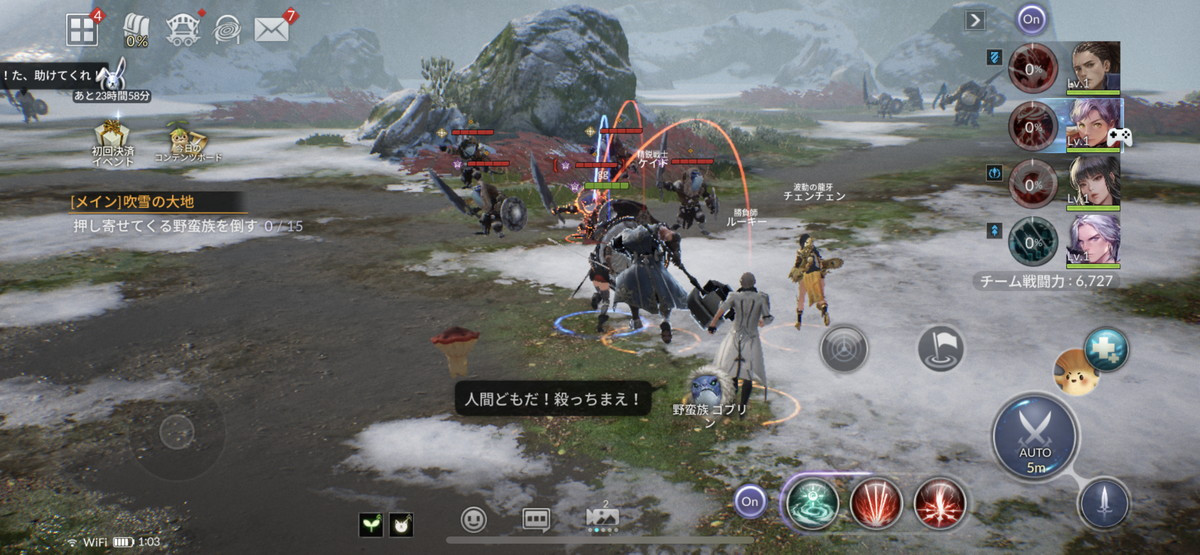Select the bottom white-haired party member portrait
The image size is (1200, 555).
click(x=1094, y=240)
